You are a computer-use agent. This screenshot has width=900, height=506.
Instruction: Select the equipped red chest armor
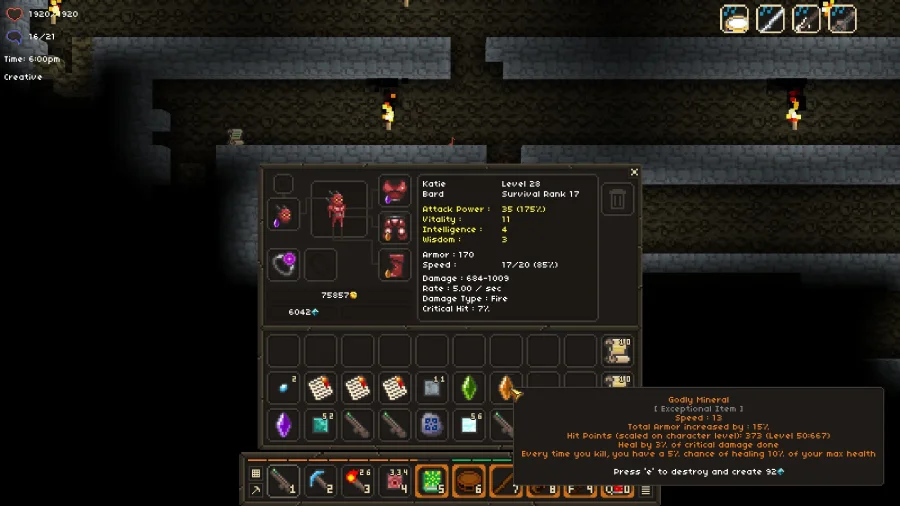[394, 191]
